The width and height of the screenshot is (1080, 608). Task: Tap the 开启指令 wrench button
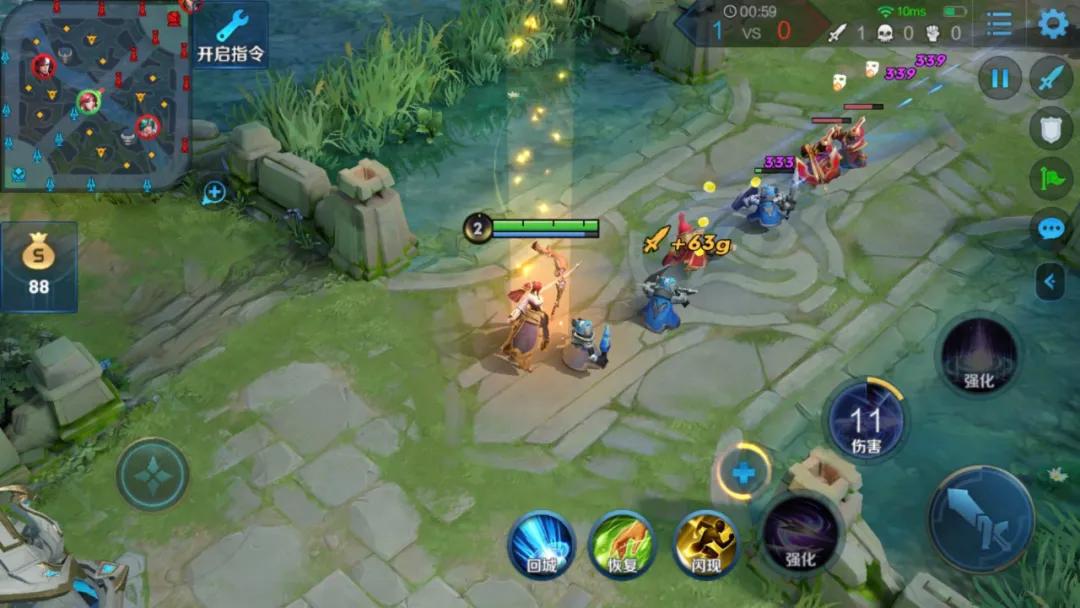pyautogui.click(x=231, y=35)
